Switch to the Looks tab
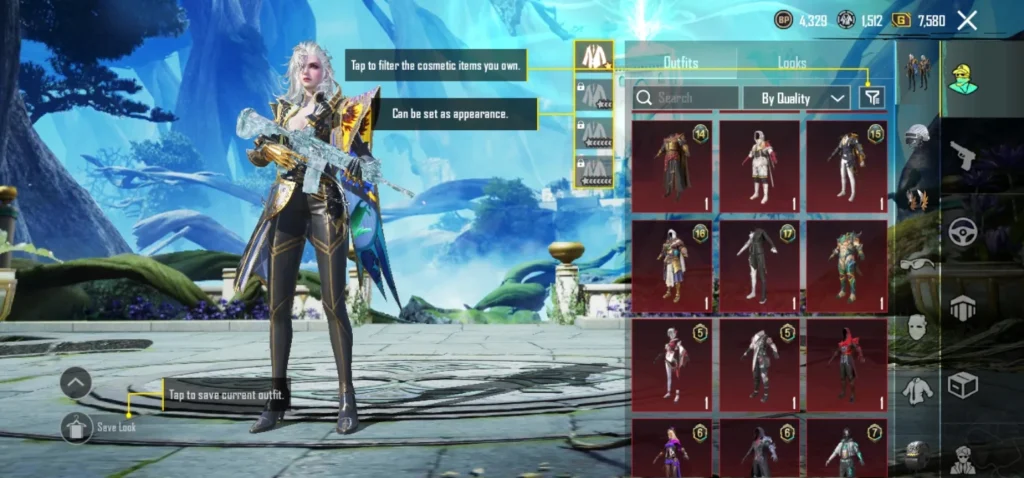 [x=792, y=63]
